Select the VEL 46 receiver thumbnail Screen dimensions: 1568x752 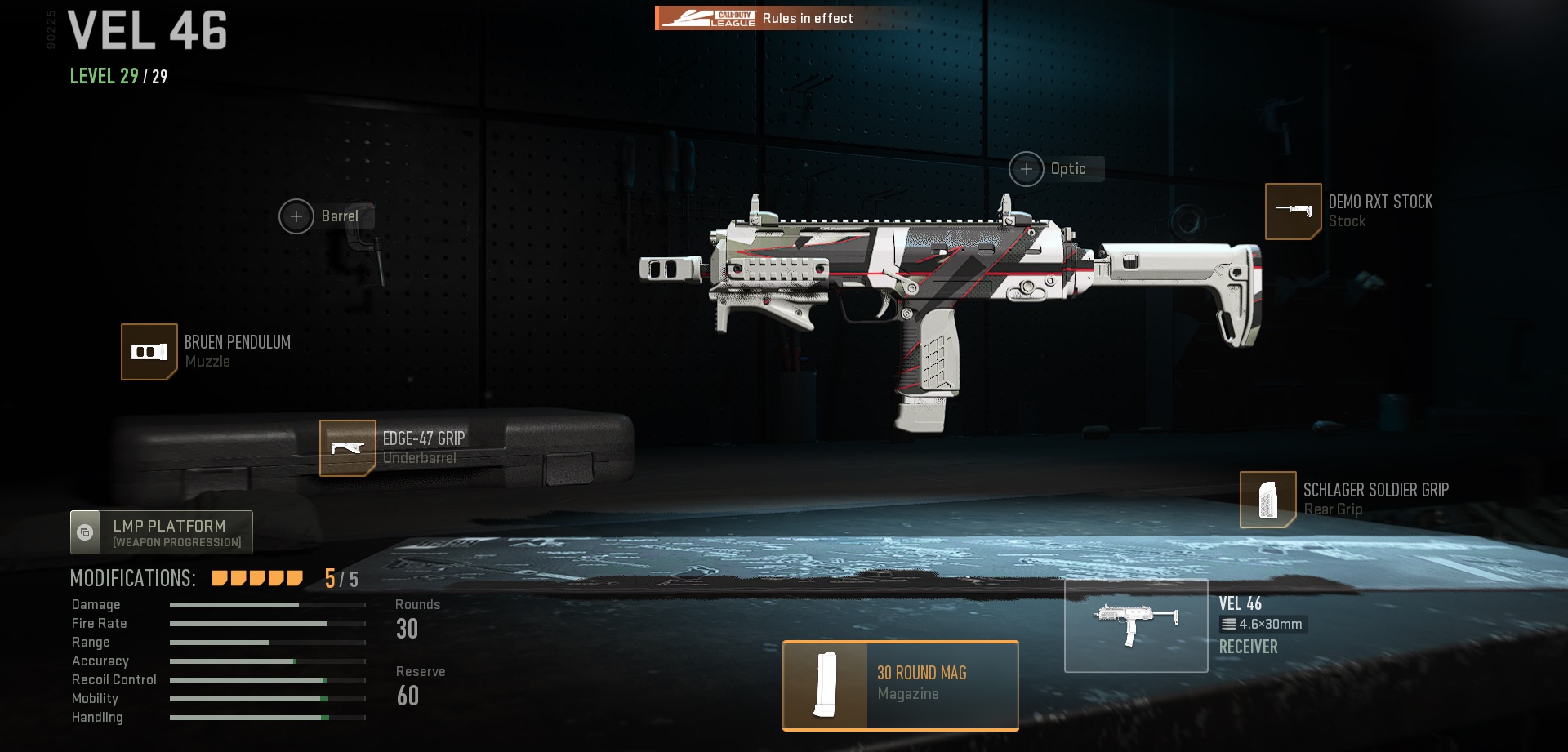pyautogui.click(x=1136, y=625)
